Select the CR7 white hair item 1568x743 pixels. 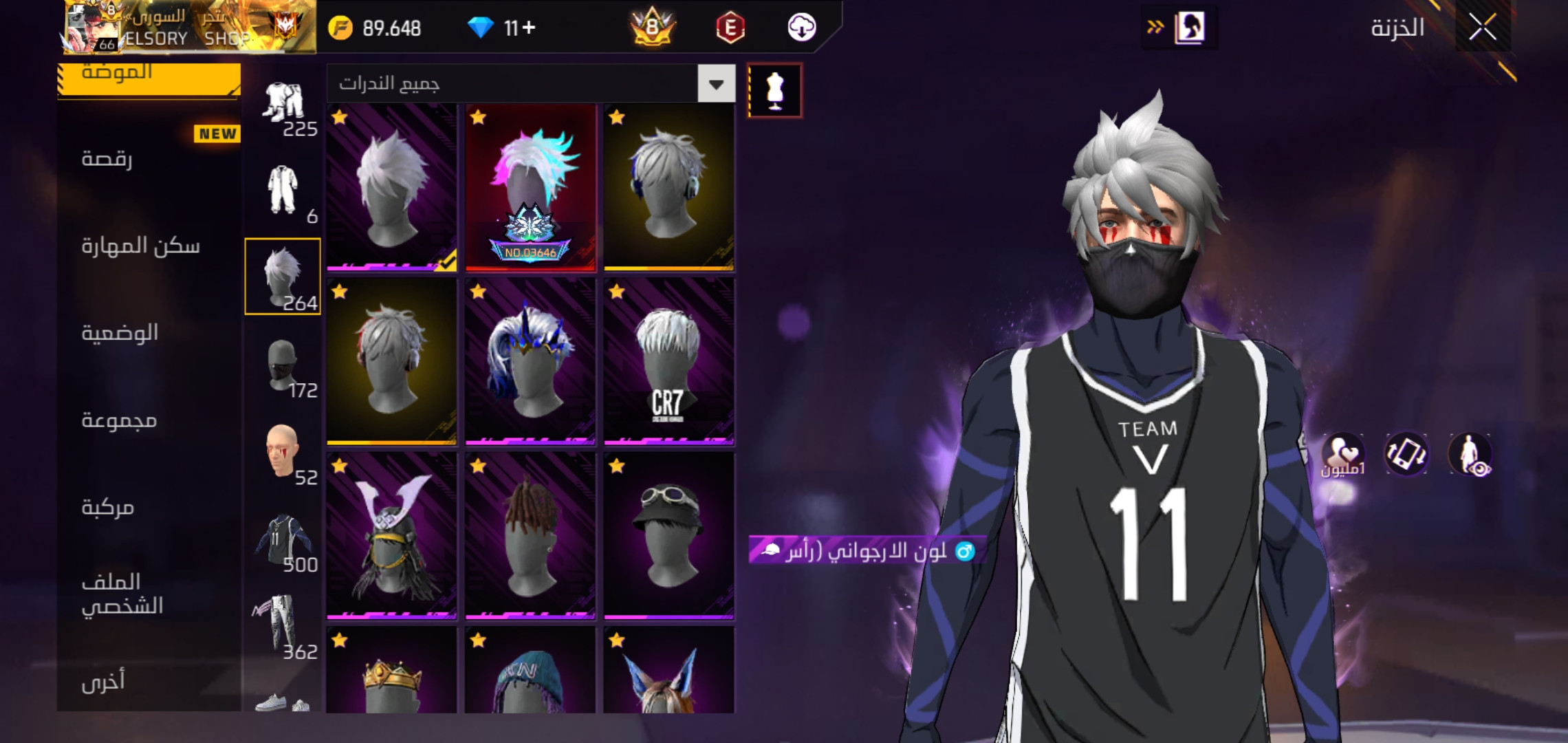pyautogui.click(x=668, y=362)
